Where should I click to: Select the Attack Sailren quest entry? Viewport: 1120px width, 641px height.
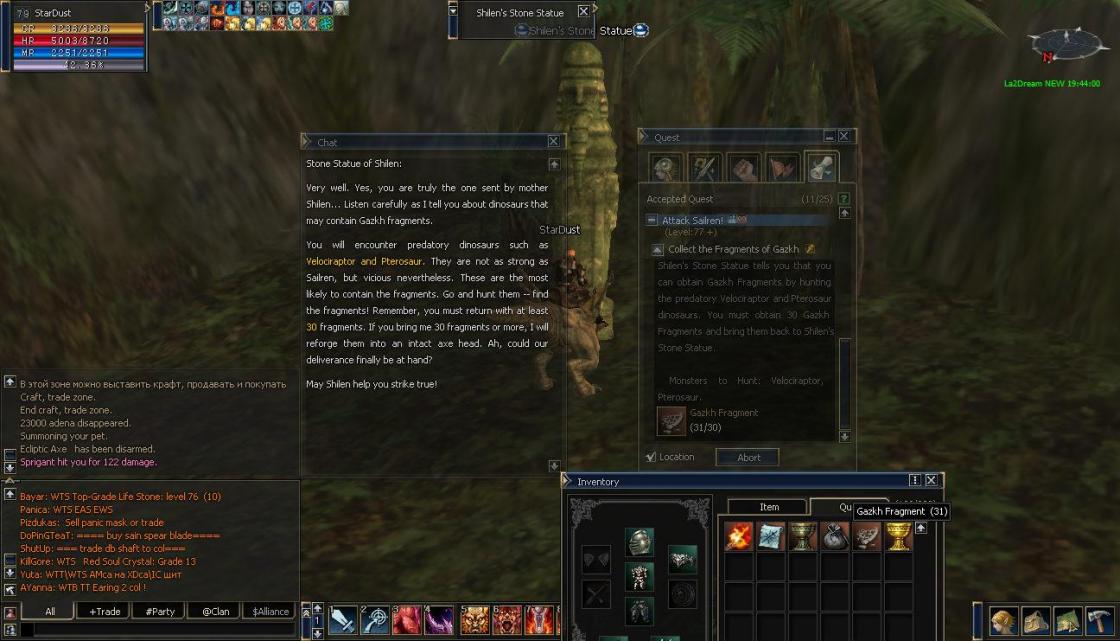click(692, 220)
